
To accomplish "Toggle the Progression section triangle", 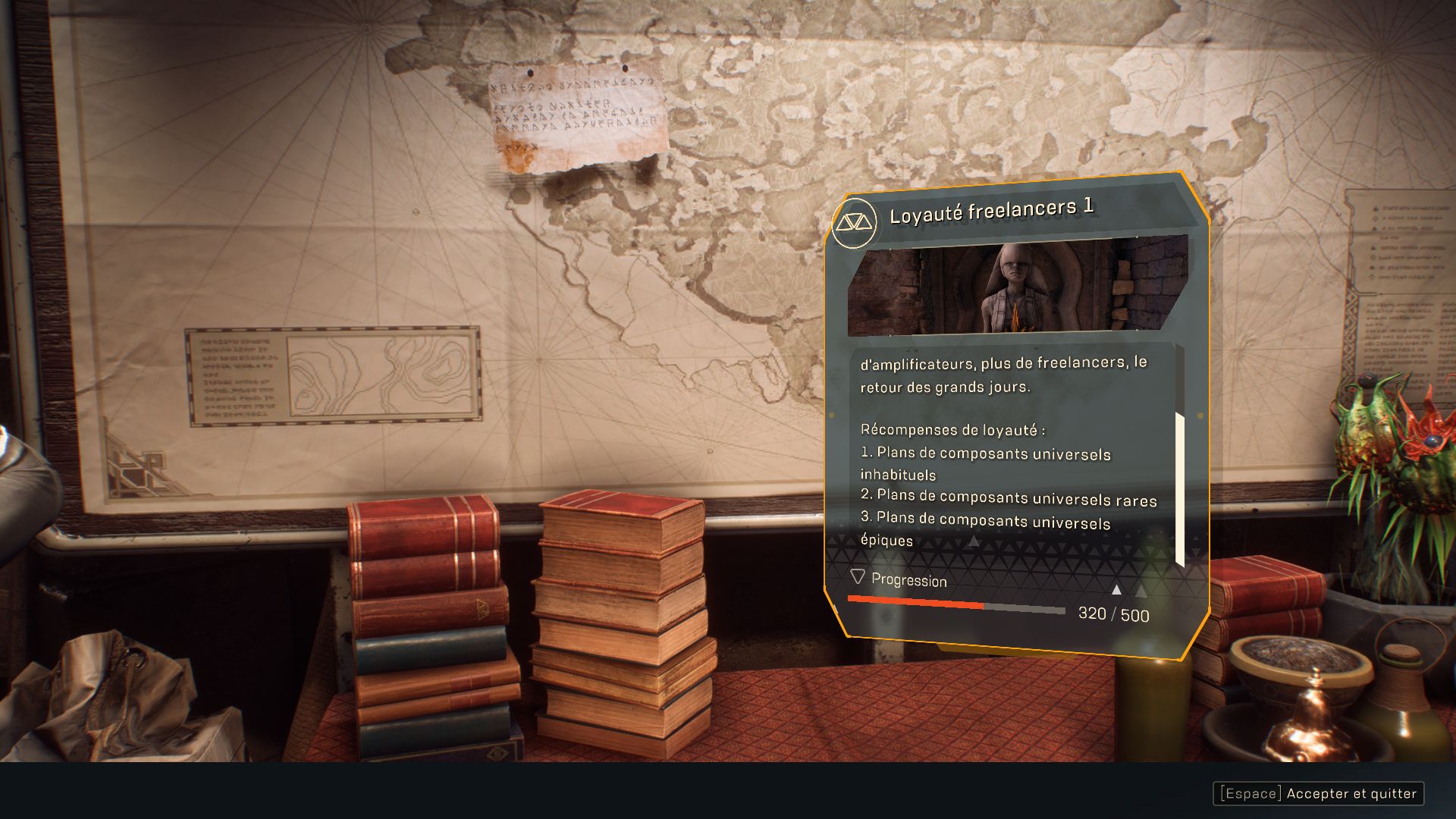I will [858, 577].
